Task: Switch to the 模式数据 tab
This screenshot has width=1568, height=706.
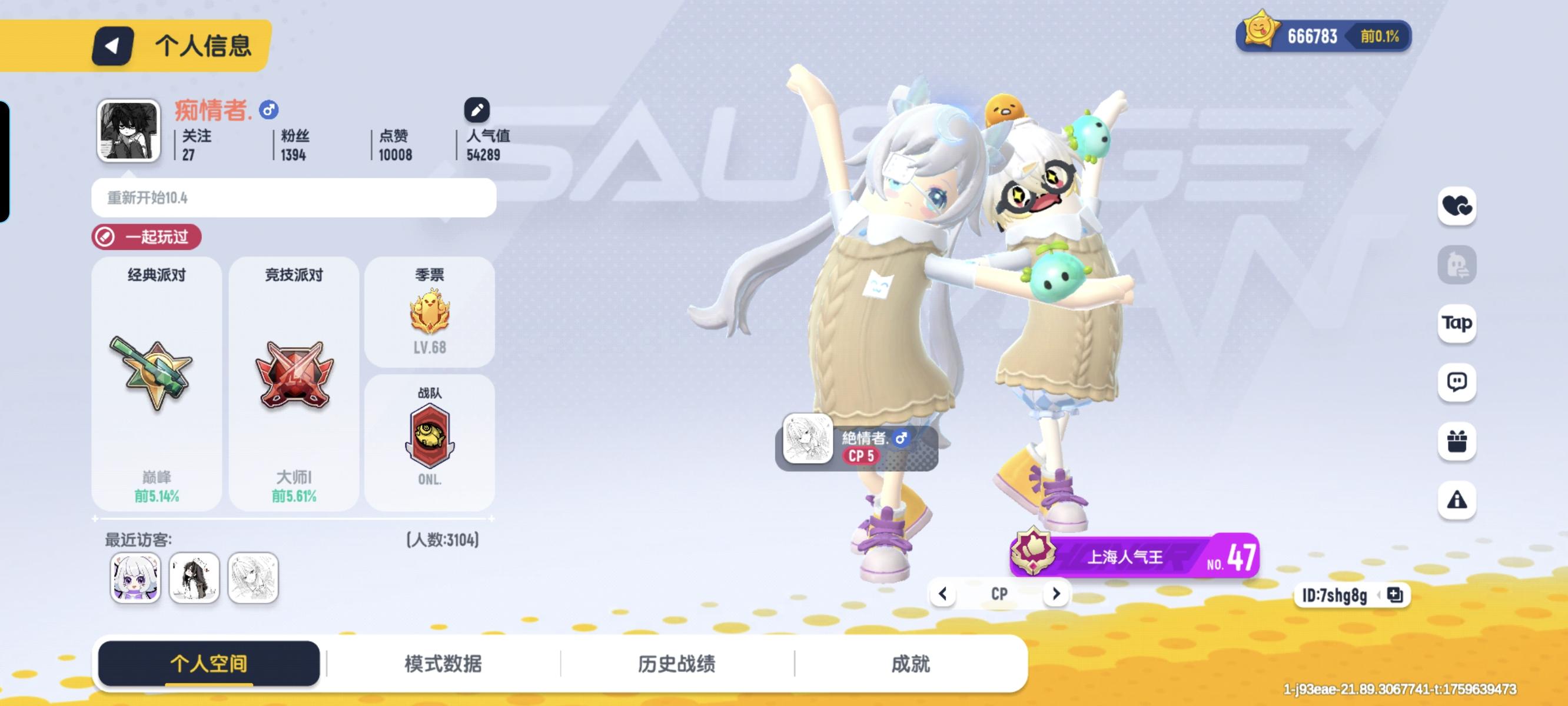Action: pyautogui.click(x=442, y=665)
